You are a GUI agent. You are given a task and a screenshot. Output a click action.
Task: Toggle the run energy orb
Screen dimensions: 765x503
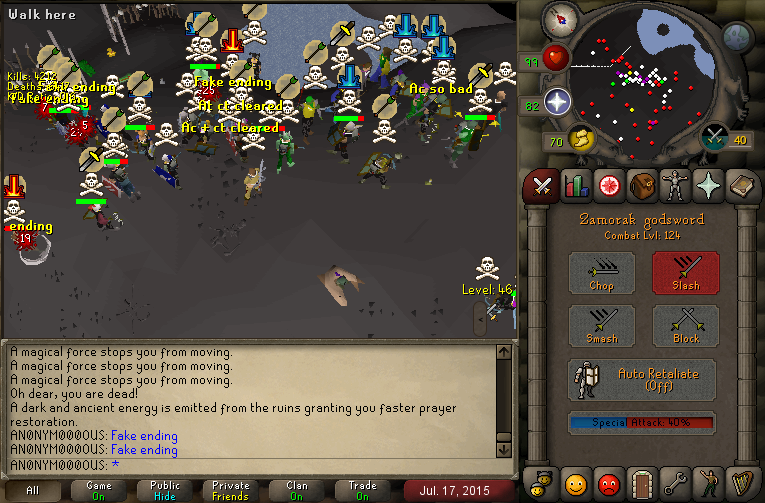point(580,138)
